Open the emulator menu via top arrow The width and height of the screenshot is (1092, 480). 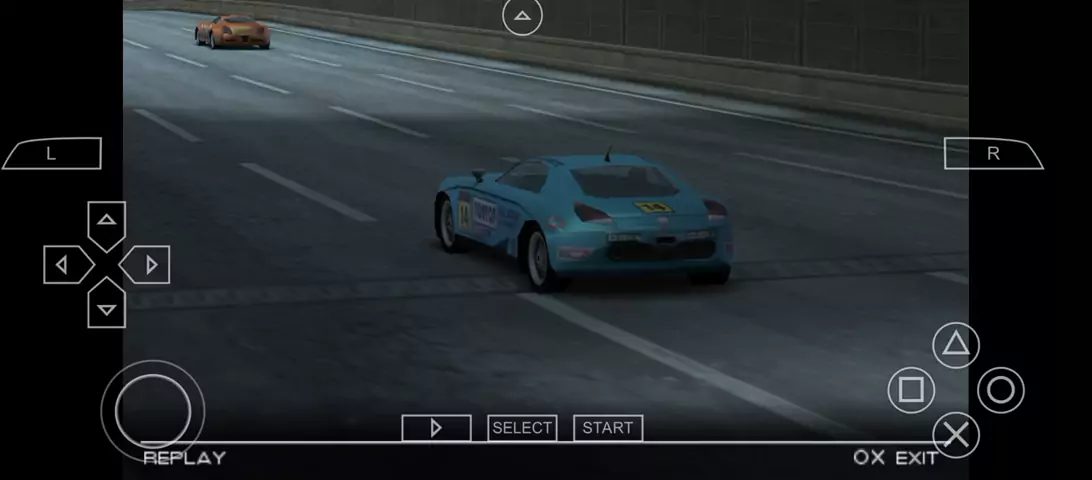(522, 16)
